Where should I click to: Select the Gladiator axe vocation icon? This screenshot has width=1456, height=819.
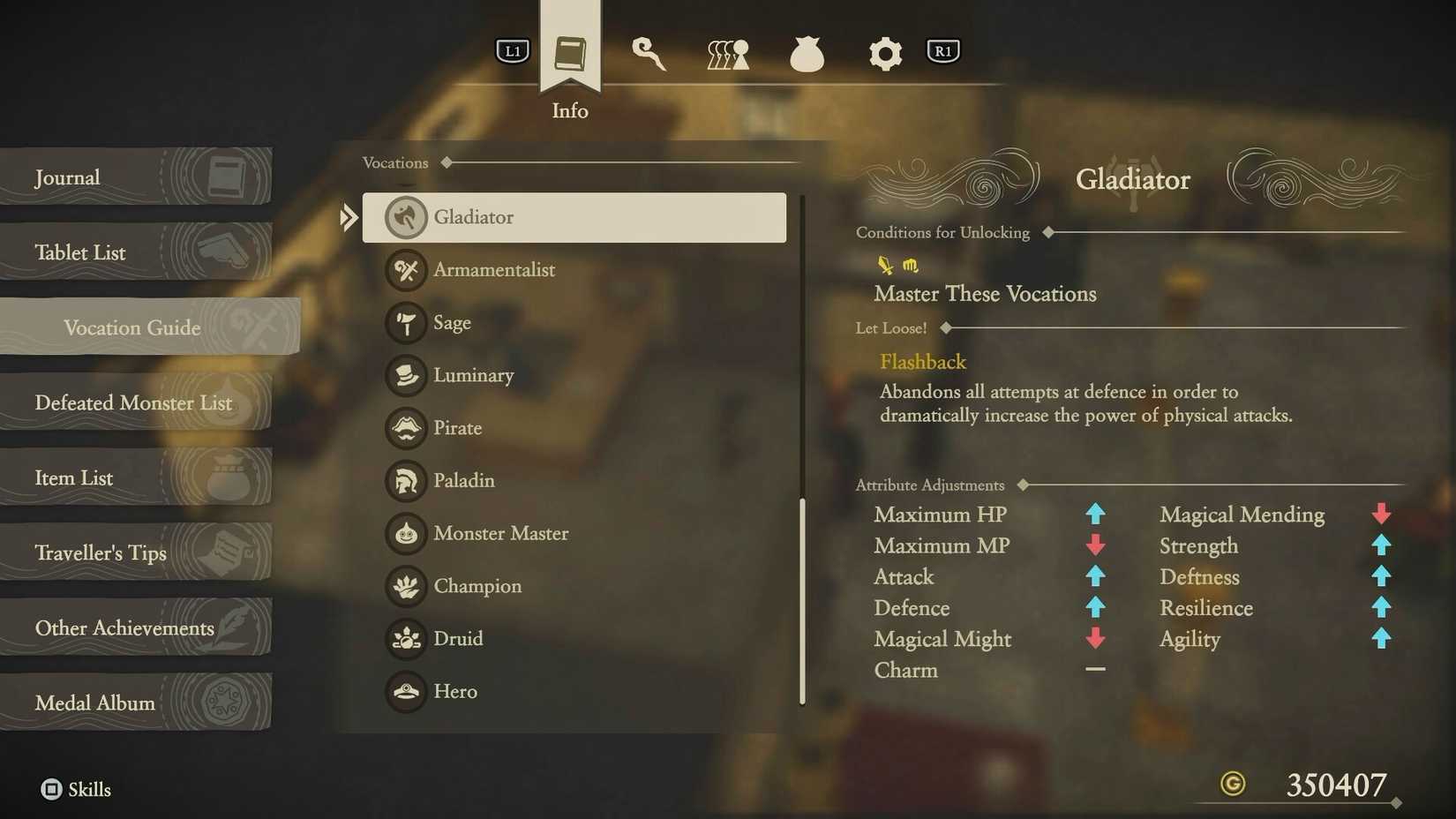[404, 217]
